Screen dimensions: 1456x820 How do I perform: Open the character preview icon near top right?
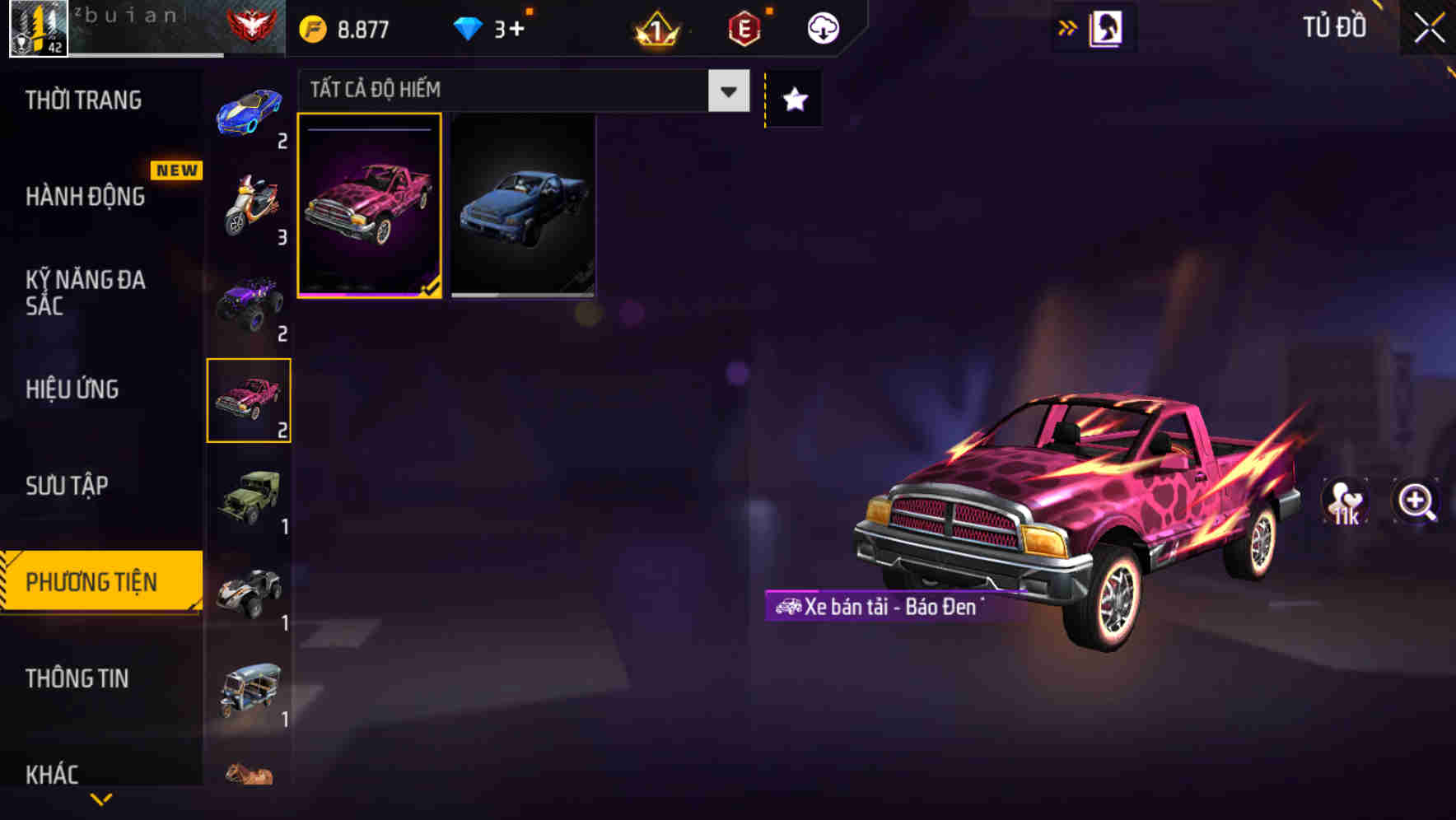click(x=1108, y=27)
